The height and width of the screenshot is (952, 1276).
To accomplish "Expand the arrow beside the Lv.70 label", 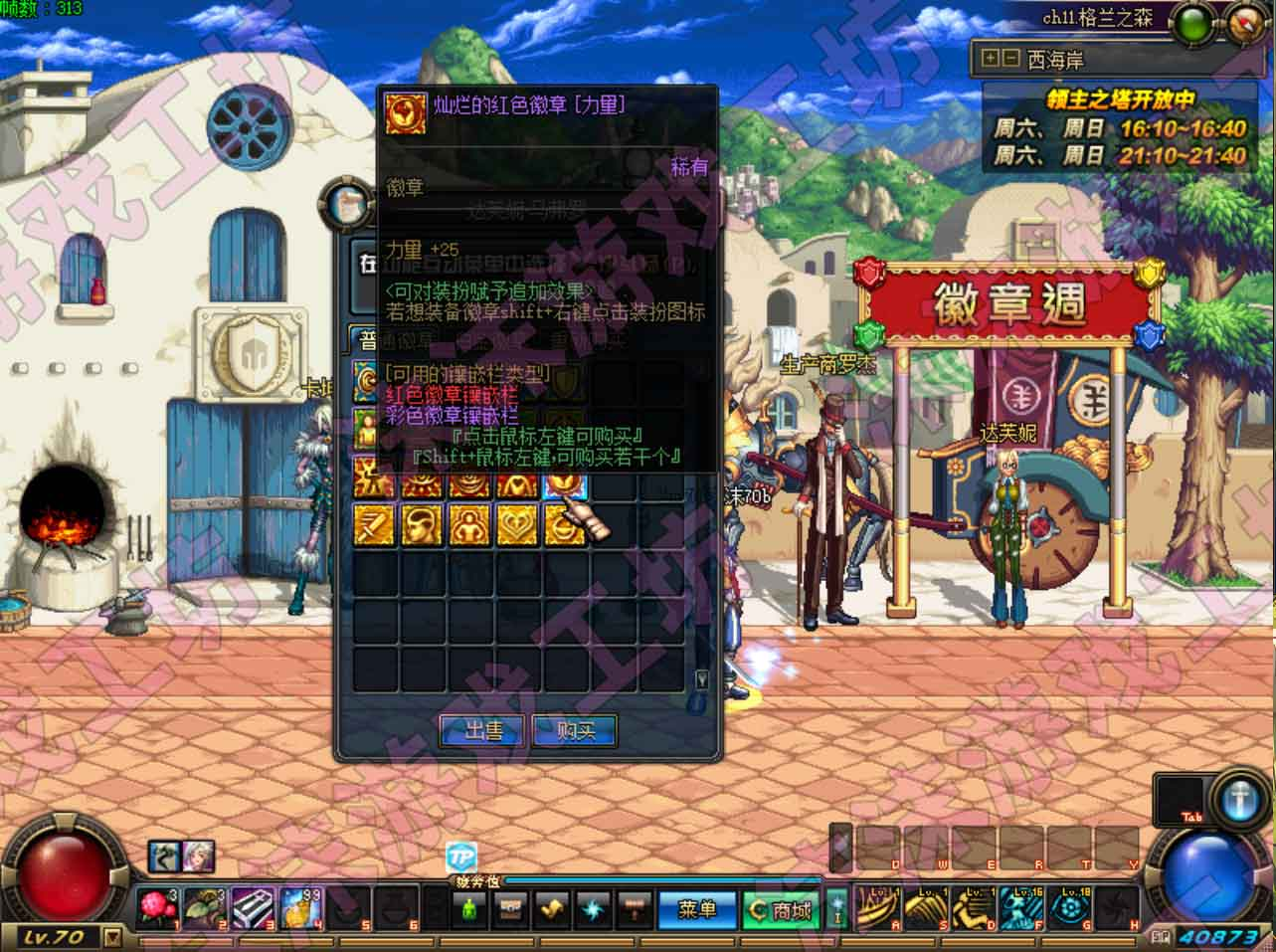I will pos(112,936).
